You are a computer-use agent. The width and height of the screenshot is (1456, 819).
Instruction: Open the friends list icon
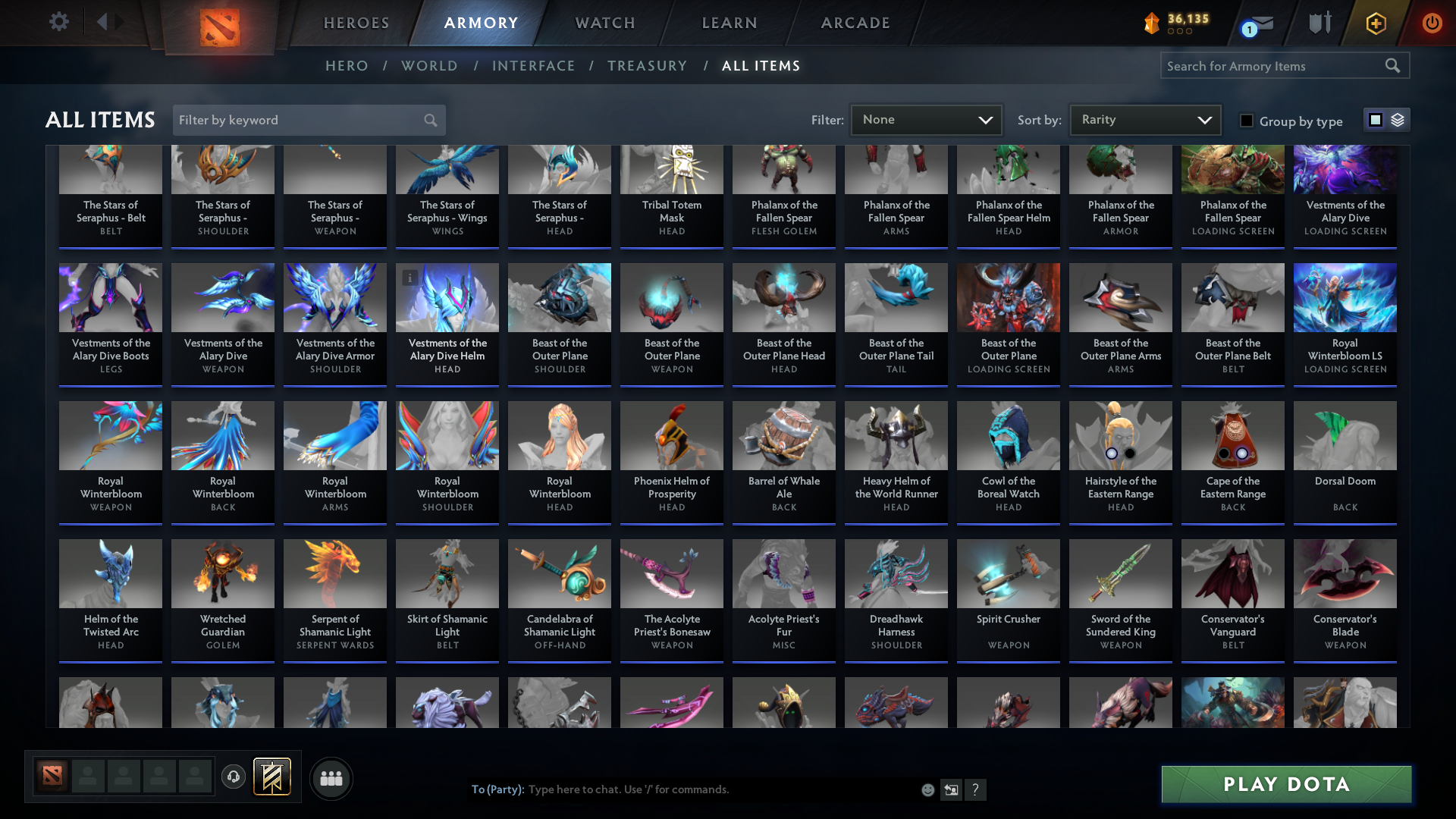click(330, 778)
